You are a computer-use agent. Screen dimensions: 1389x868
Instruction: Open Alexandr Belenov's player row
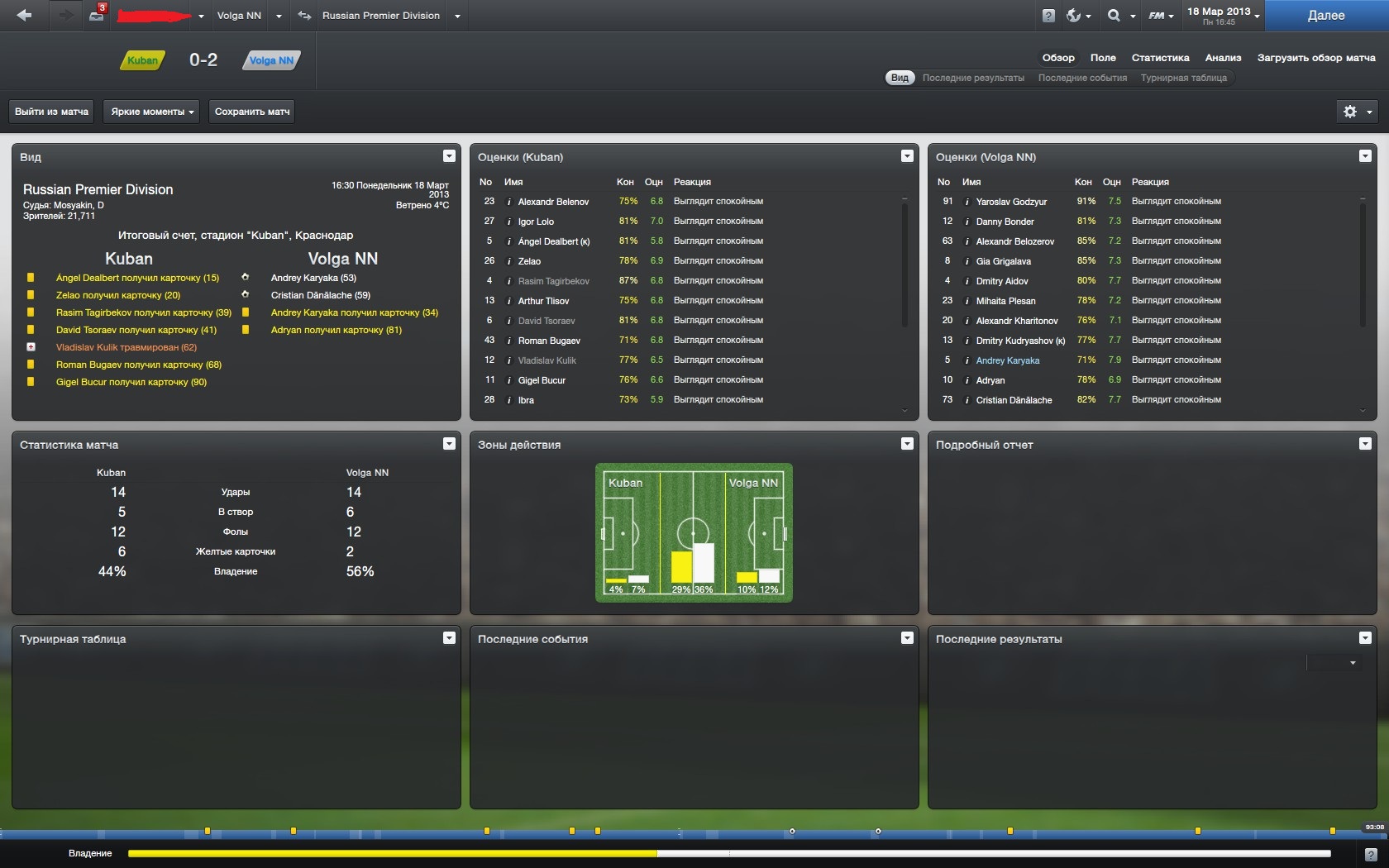point(553,202)
